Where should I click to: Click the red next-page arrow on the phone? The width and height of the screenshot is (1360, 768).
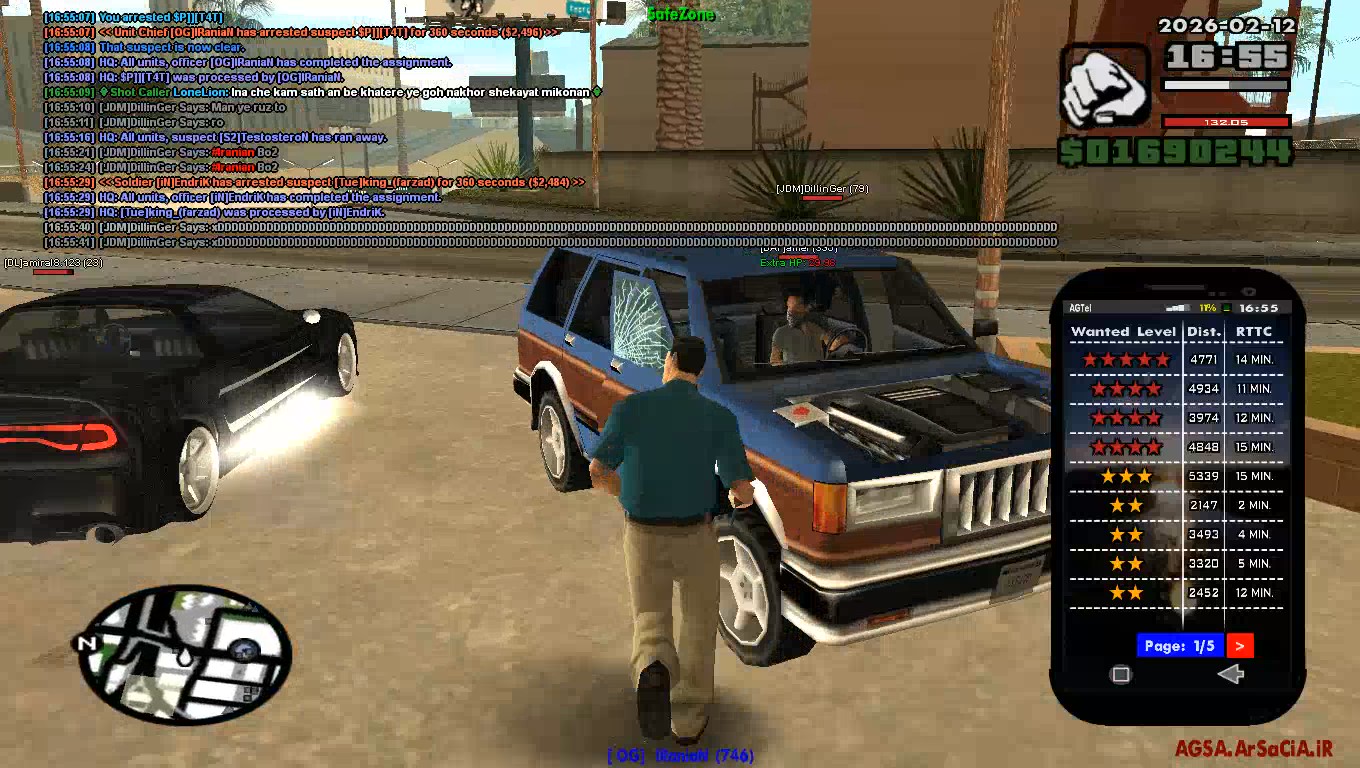(1240, 645)
